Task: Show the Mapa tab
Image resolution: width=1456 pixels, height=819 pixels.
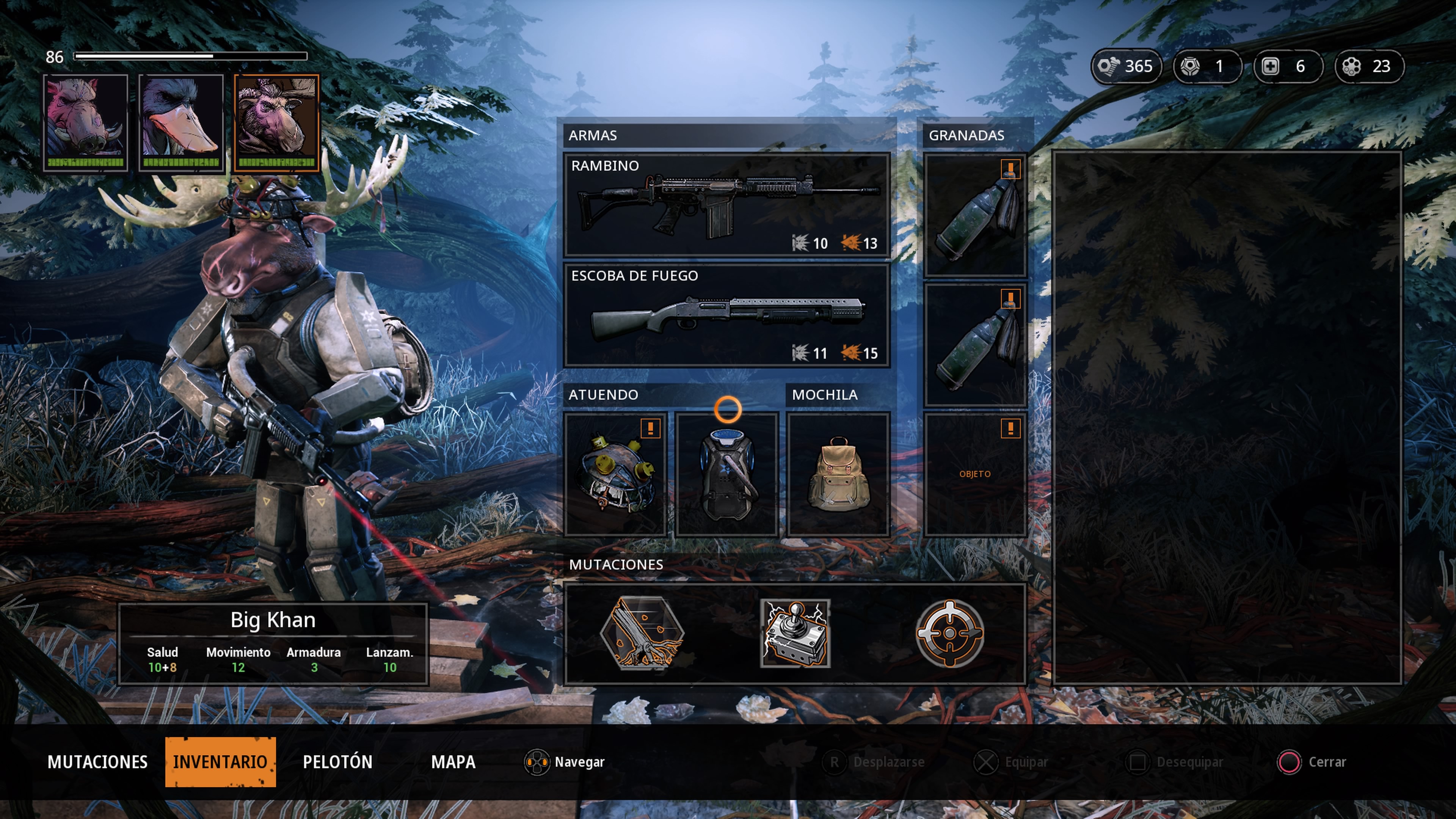Action: tap(453, 762)
